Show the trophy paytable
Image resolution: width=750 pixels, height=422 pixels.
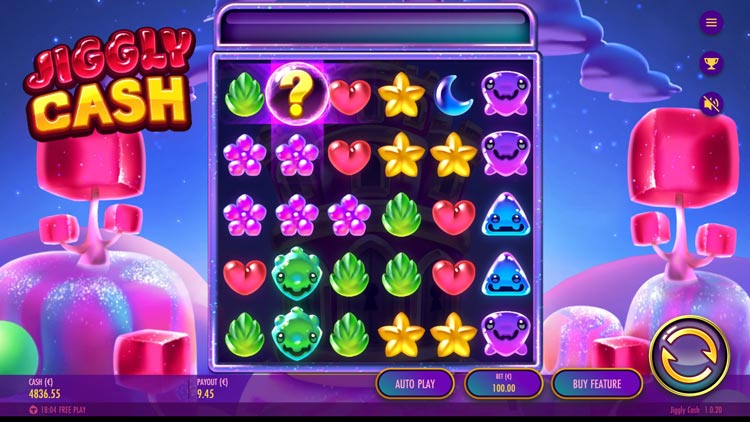point(711,62)
